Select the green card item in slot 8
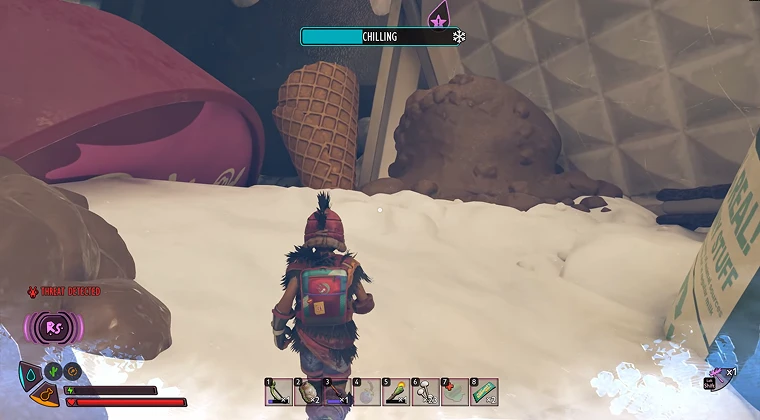The width and height of the screenshot is (760, 420). pos(484,392)
